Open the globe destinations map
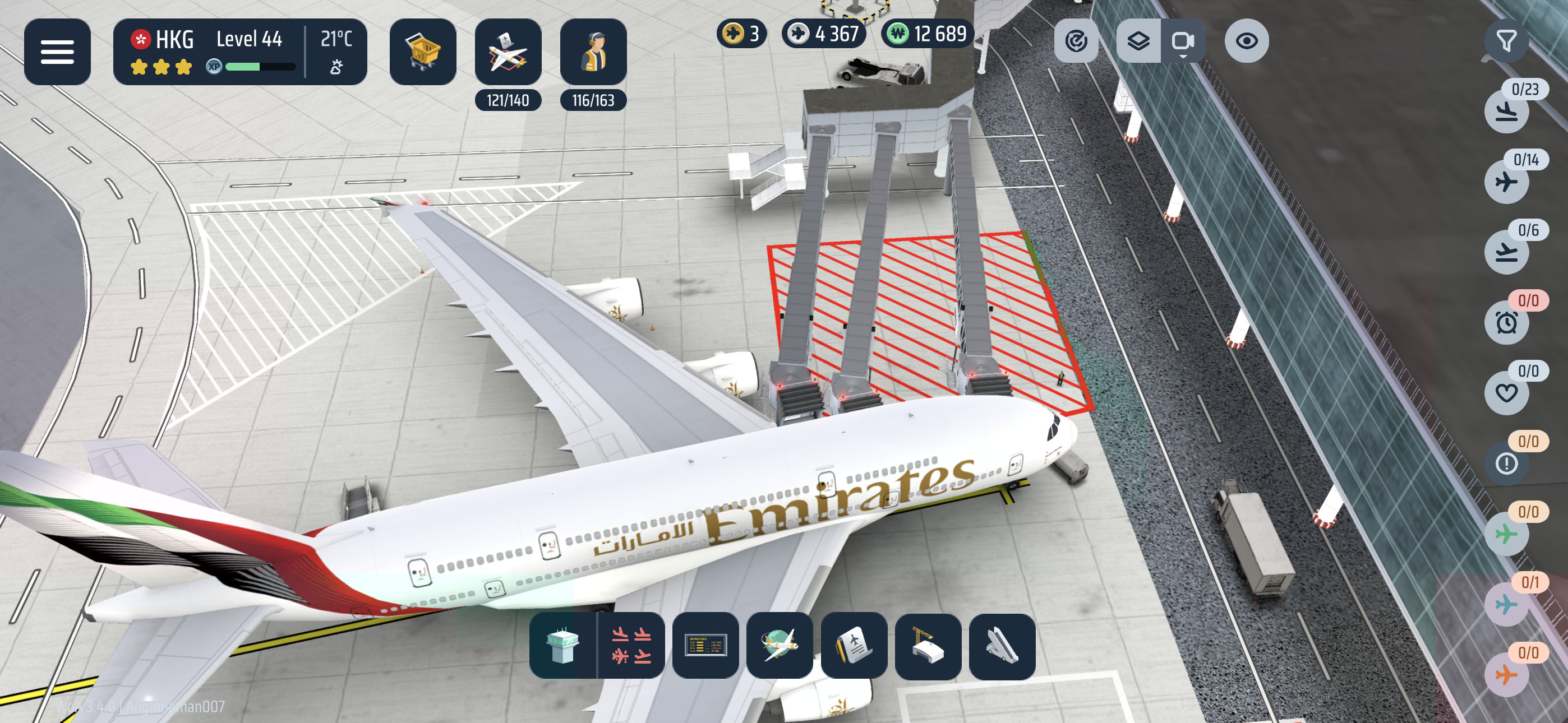This screenshot has height=723, width=1568. click(x=780, y=646)
